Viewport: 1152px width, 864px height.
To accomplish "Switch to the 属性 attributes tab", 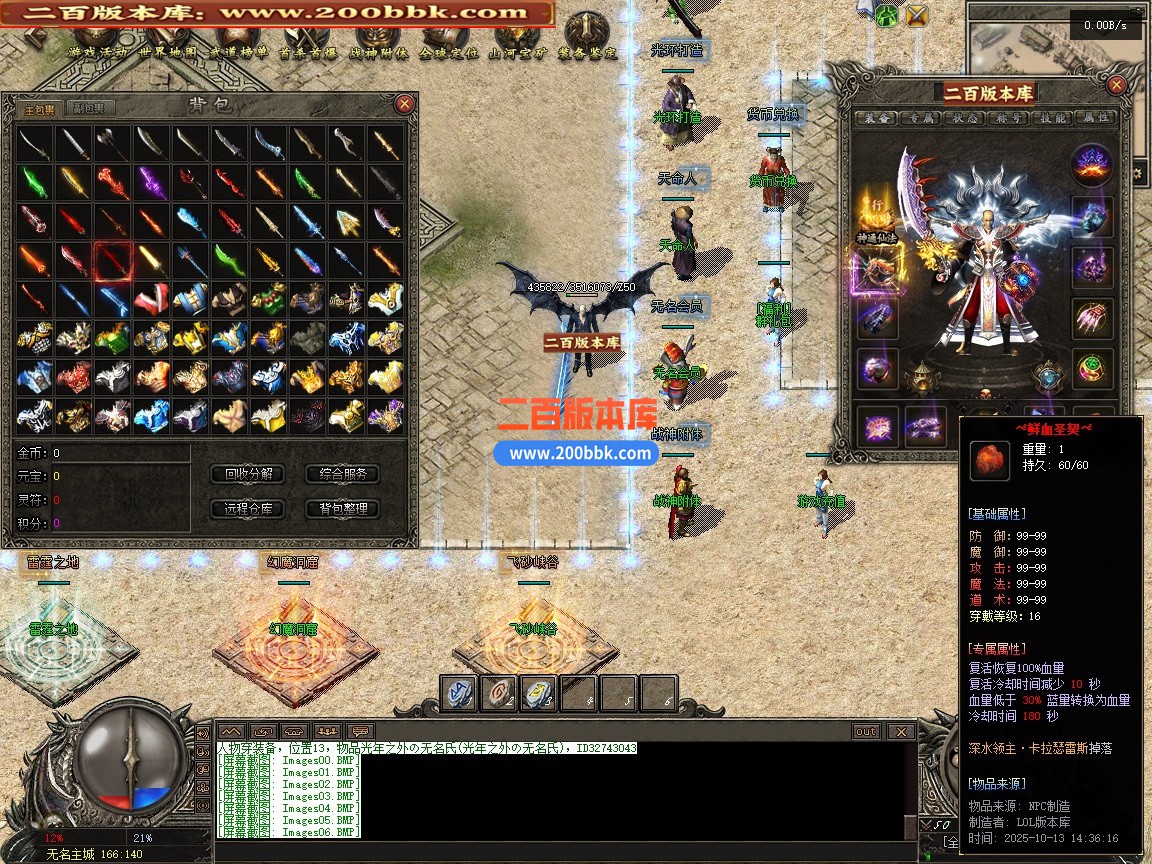I will pos(1097,118).
